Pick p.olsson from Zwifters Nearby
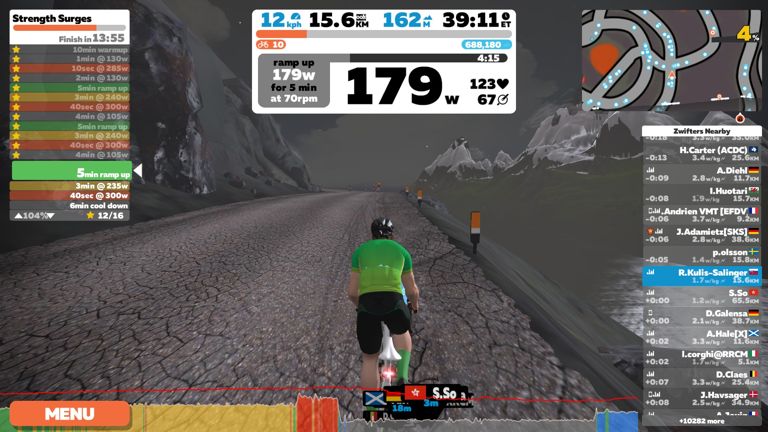 tap(700, 256)
